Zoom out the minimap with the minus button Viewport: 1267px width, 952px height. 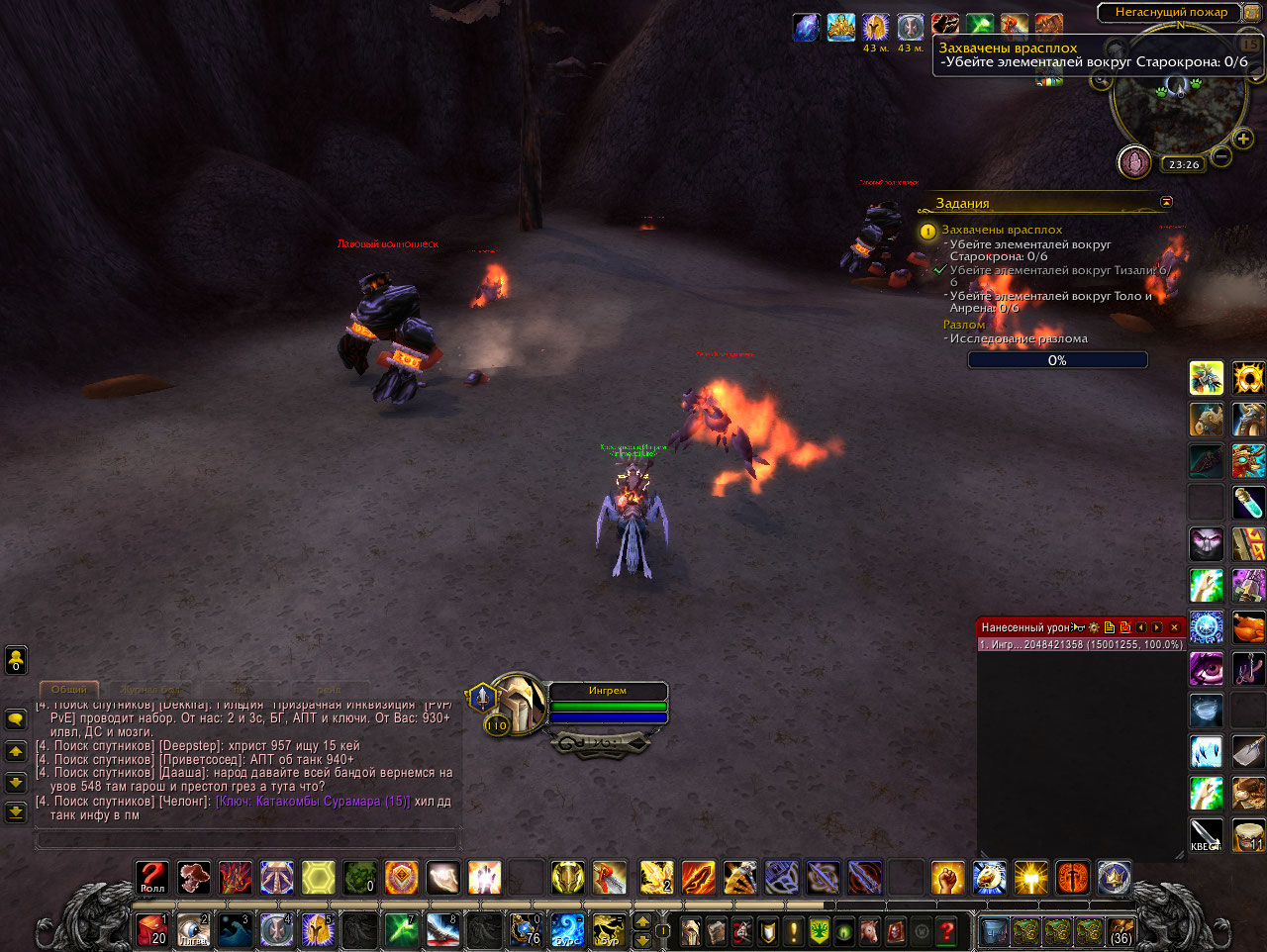[x=1221, y=156]
